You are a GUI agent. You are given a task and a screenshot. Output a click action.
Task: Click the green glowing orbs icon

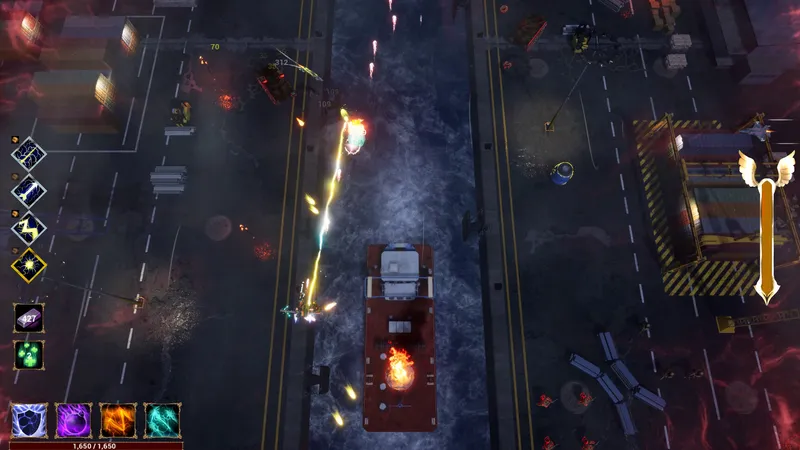tap(28, 355)
